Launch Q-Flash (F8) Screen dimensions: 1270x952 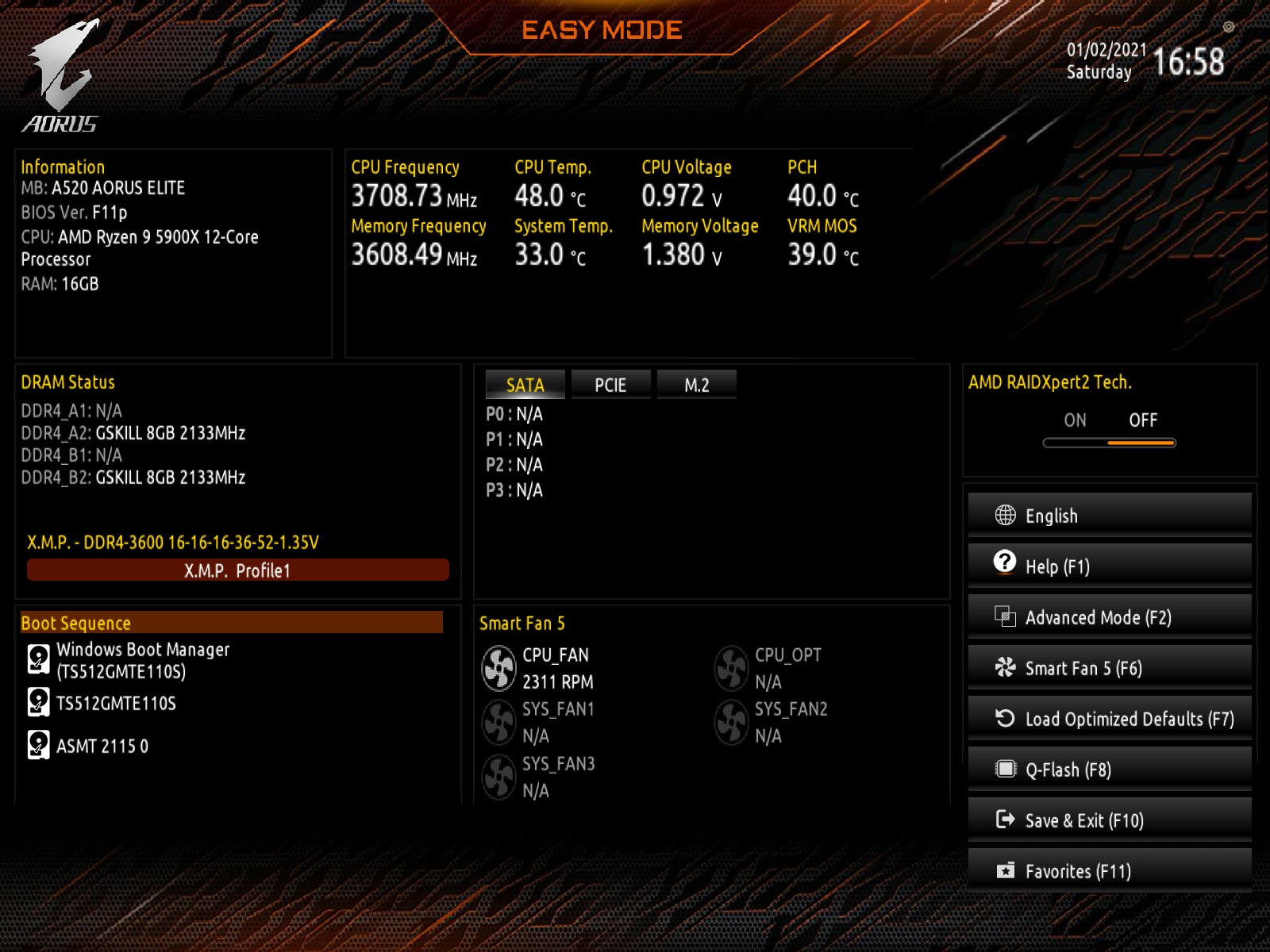(1109, 770)
